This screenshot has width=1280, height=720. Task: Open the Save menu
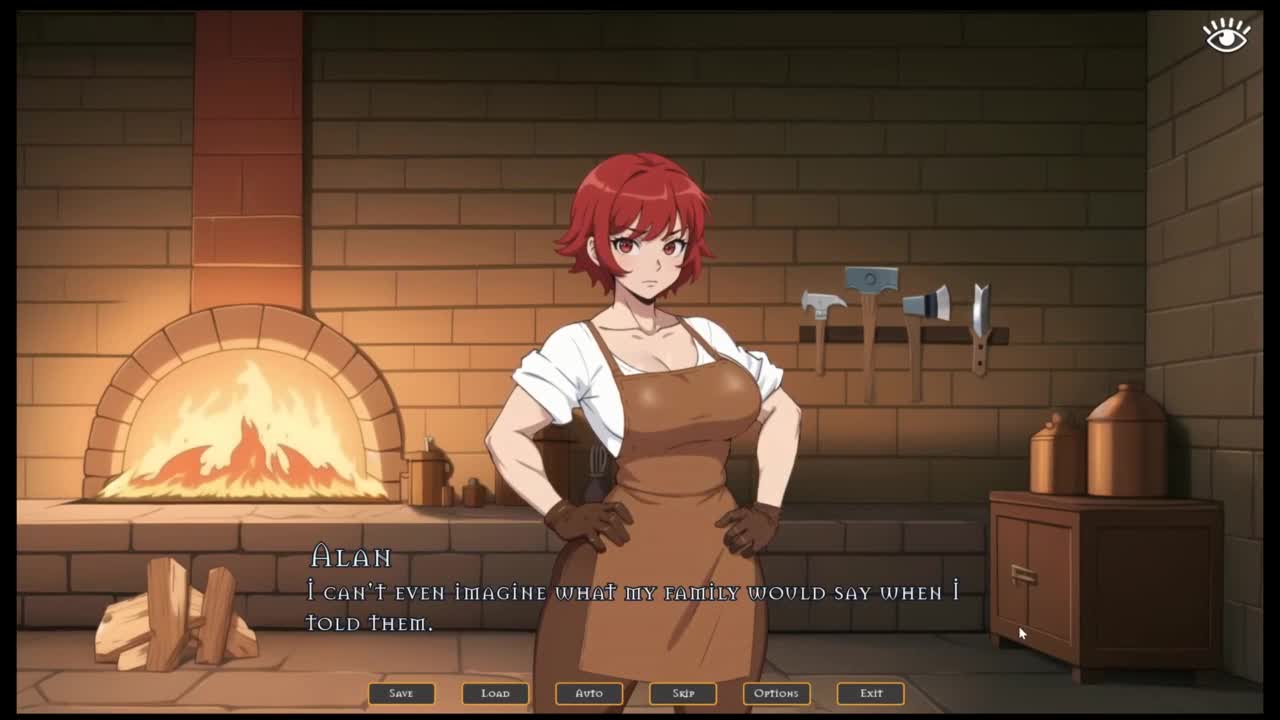tap(401, 693)
